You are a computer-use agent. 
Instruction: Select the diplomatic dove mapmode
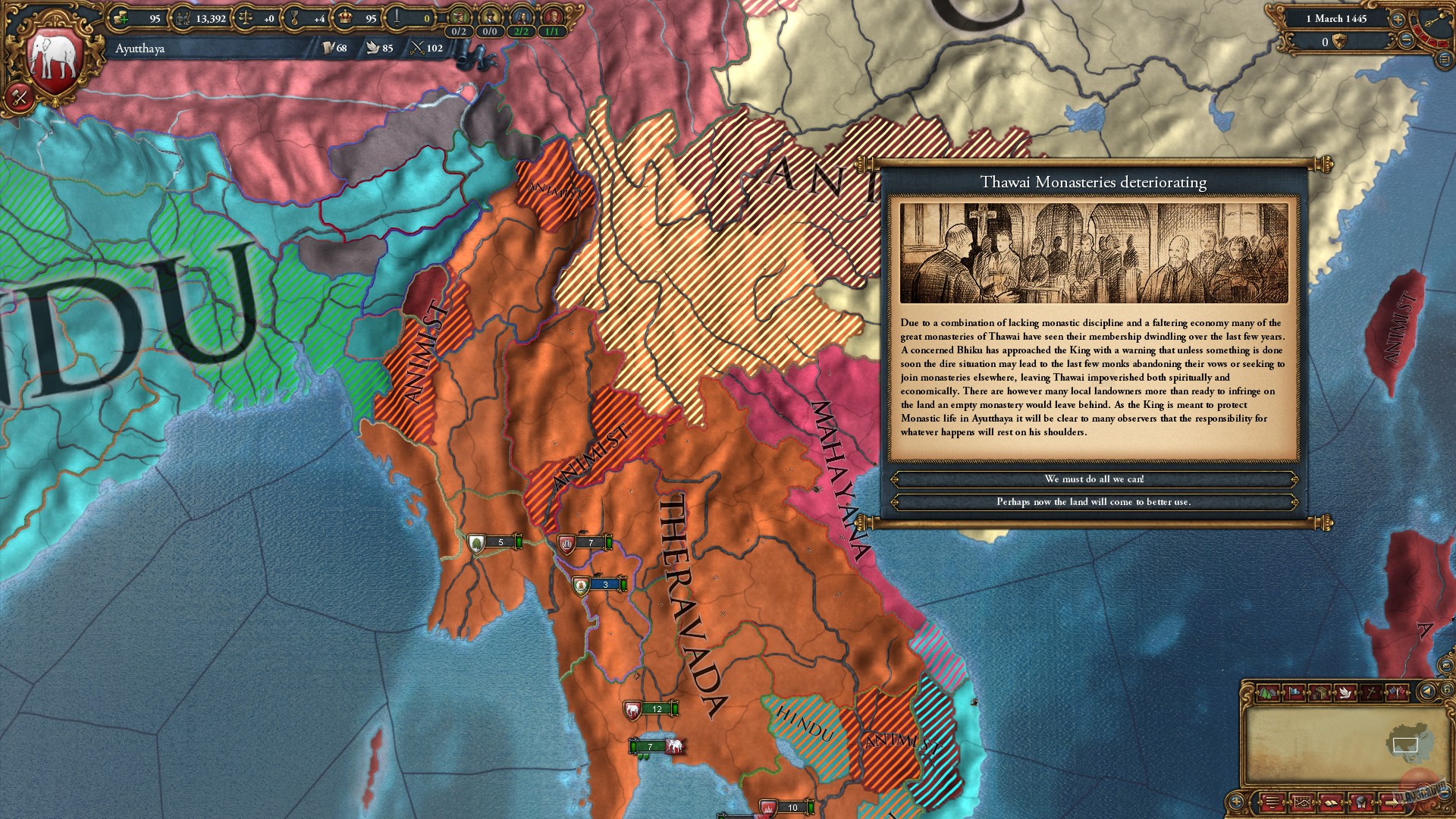1345,693
